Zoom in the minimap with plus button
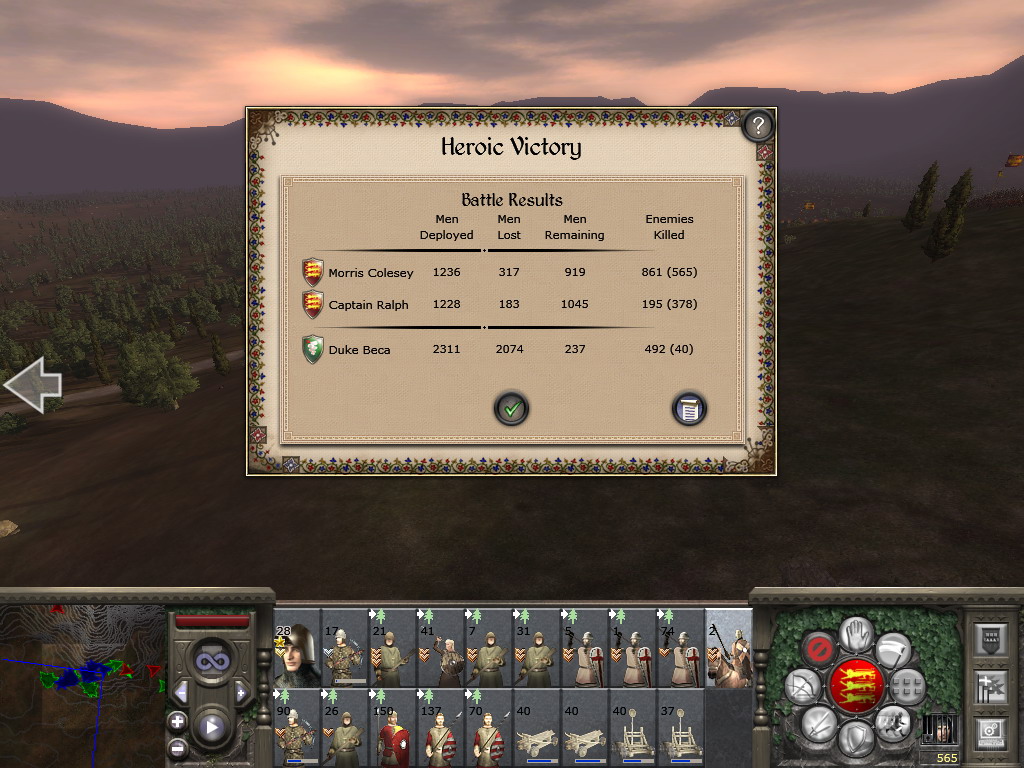This screenshot has height=768, width=1024. pos(177,720)
